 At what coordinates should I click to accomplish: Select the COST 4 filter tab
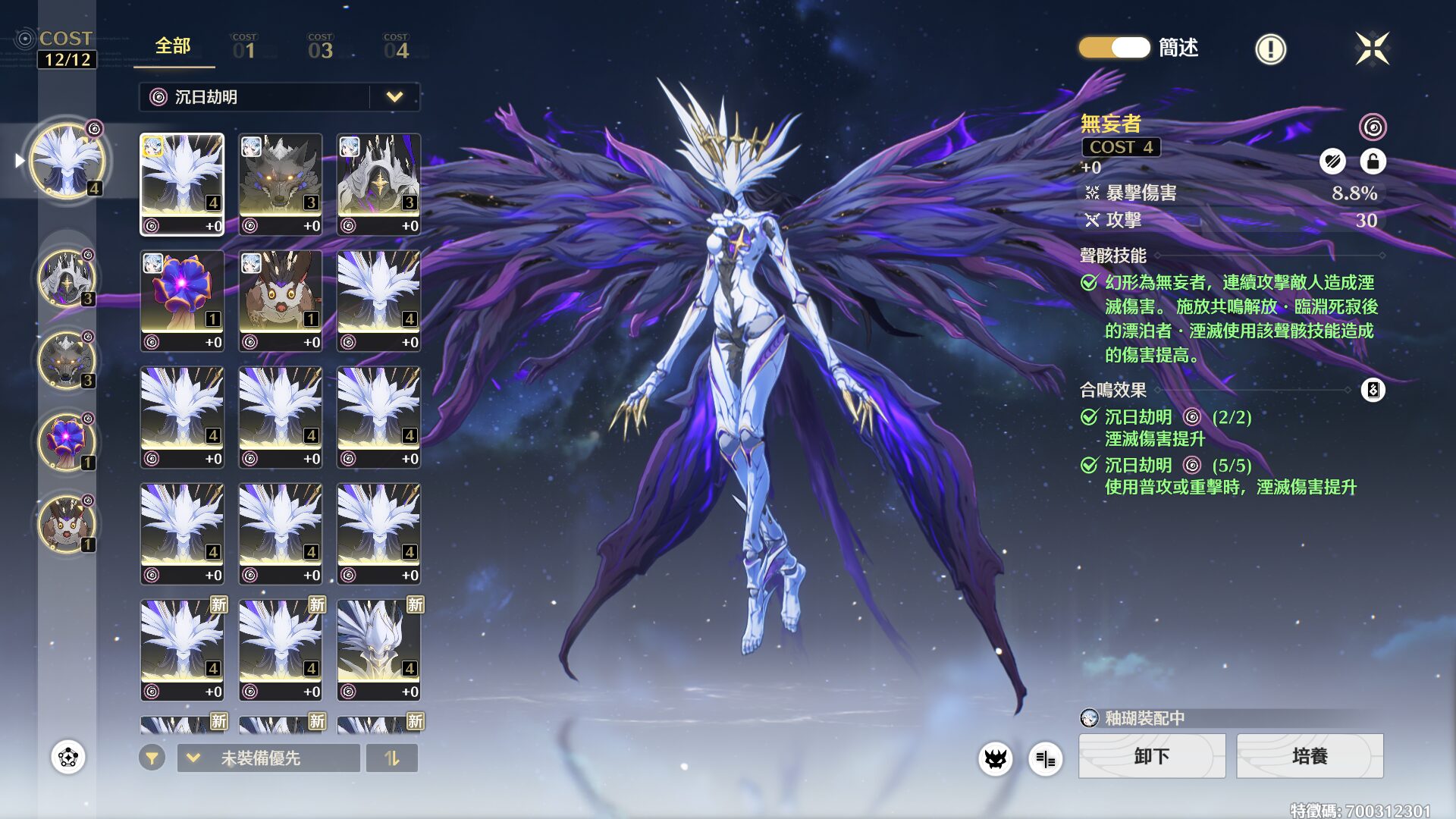(396, 48)
